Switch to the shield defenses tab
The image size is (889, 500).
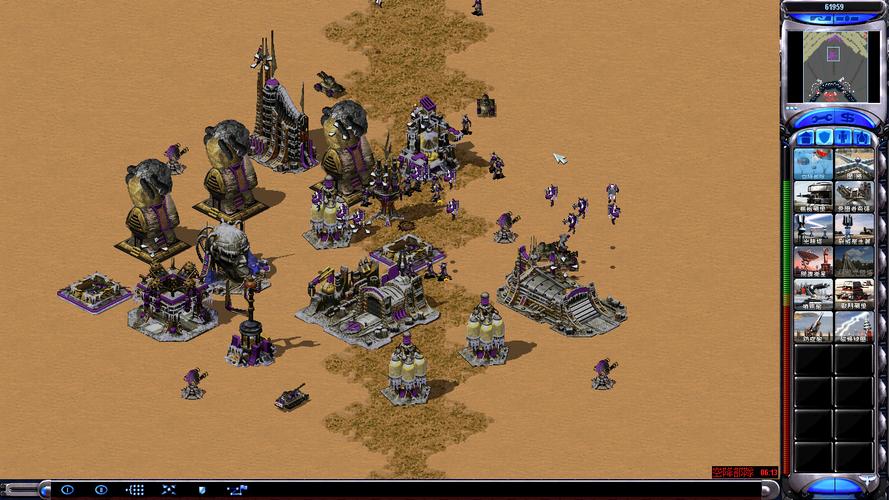(823, 137)
